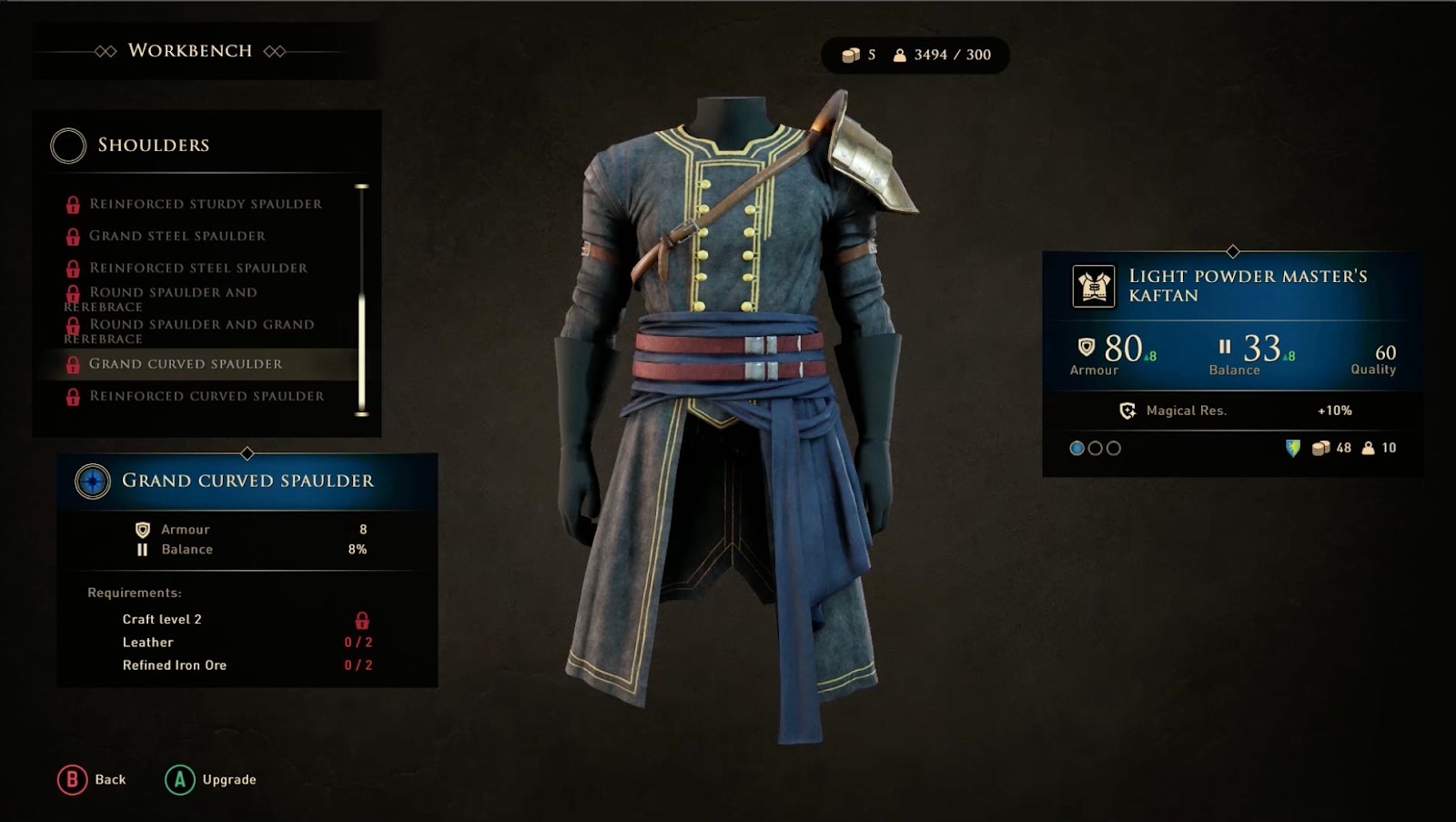This screenshot has height=822, width=1456.
Task: Select Reinforced Sturdy Spaulder from the list
Action: pos(205,204)
